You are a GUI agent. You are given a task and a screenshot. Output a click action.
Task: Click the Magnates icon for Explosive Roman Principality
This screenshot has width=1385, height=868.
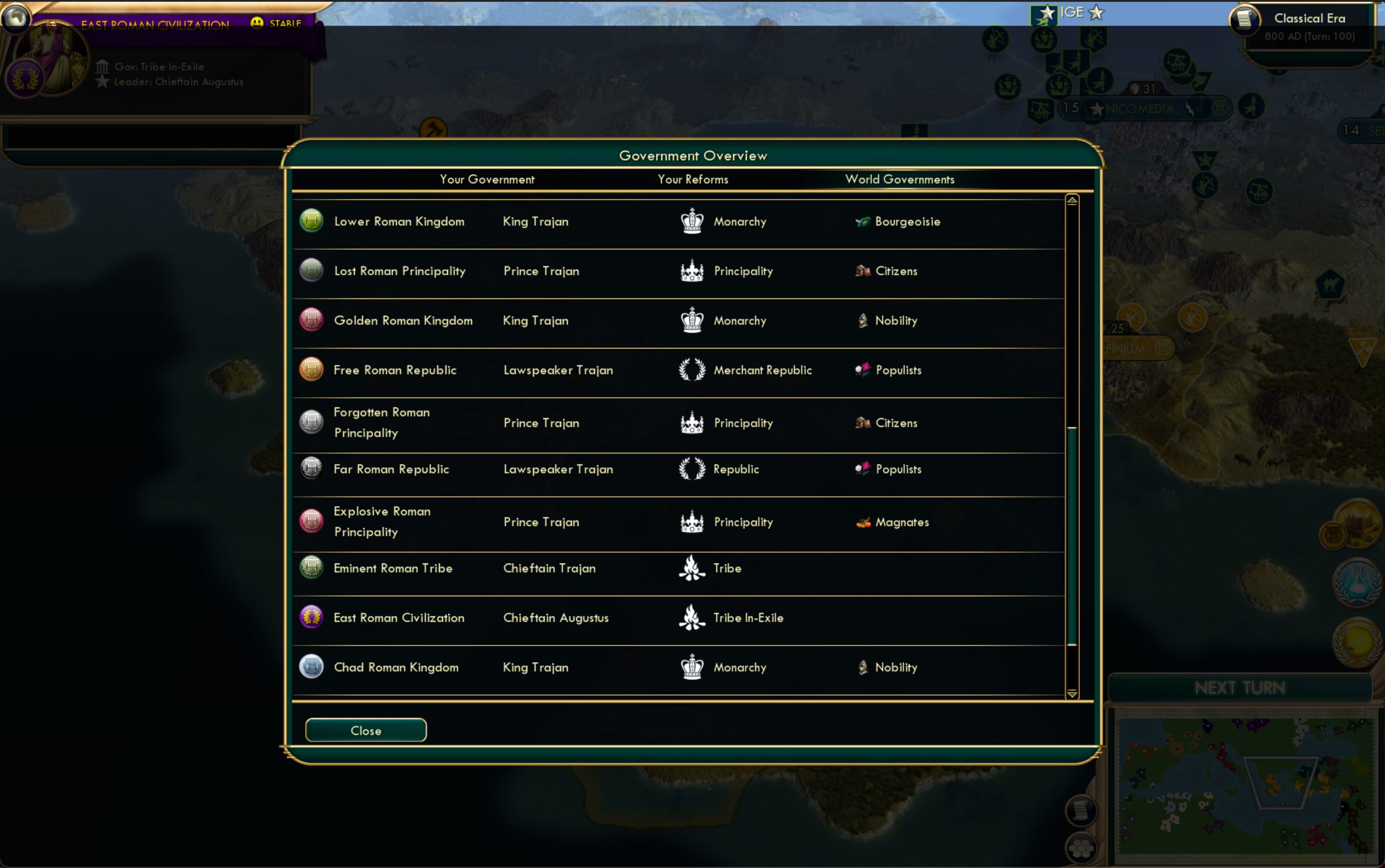[863, 522]
